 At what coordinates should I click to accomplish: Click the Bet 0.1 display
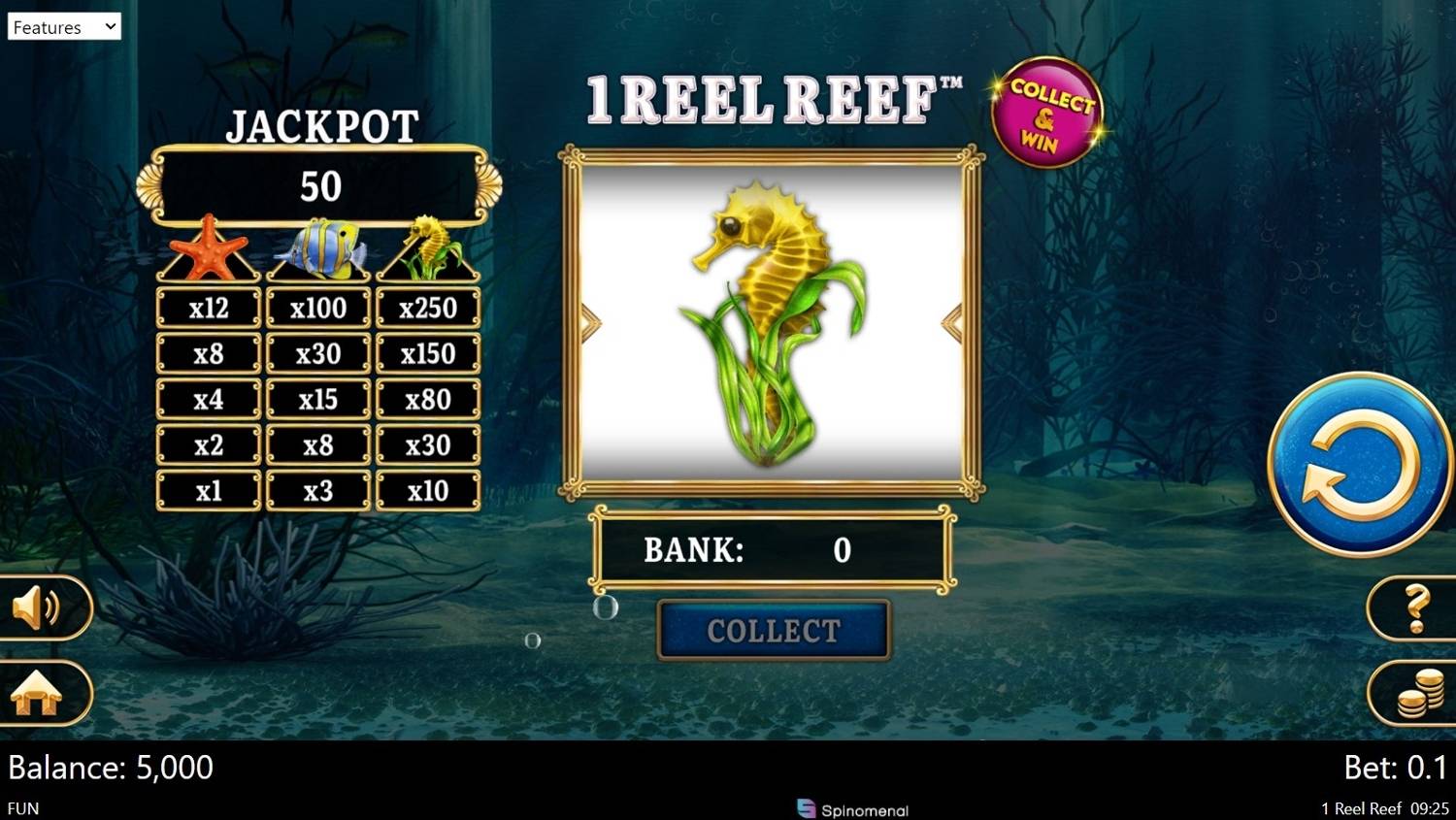tap(1397, 767)
